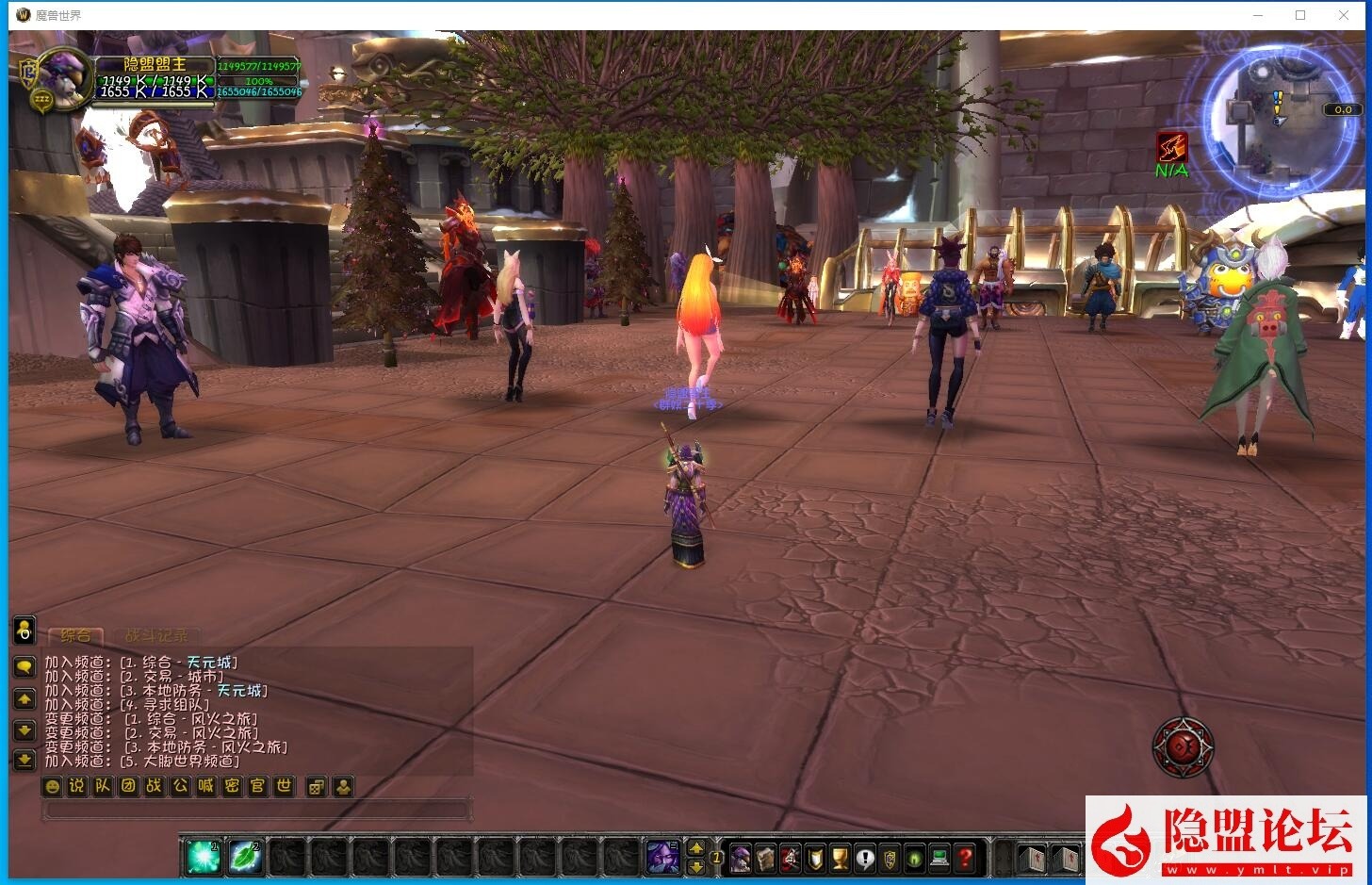This screenshot has width=1372, height=885.
Task: Open the chat emote smiley button
Action: (x=53, y=786)
